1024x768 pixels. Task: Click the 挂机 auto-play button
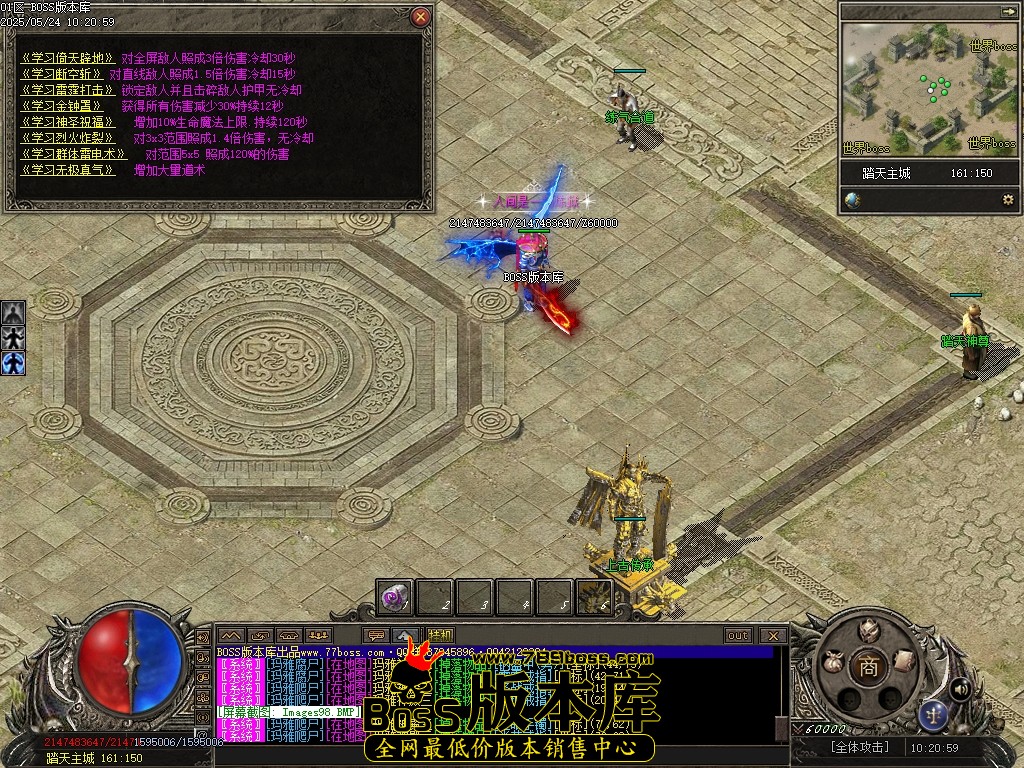(439, 635)
